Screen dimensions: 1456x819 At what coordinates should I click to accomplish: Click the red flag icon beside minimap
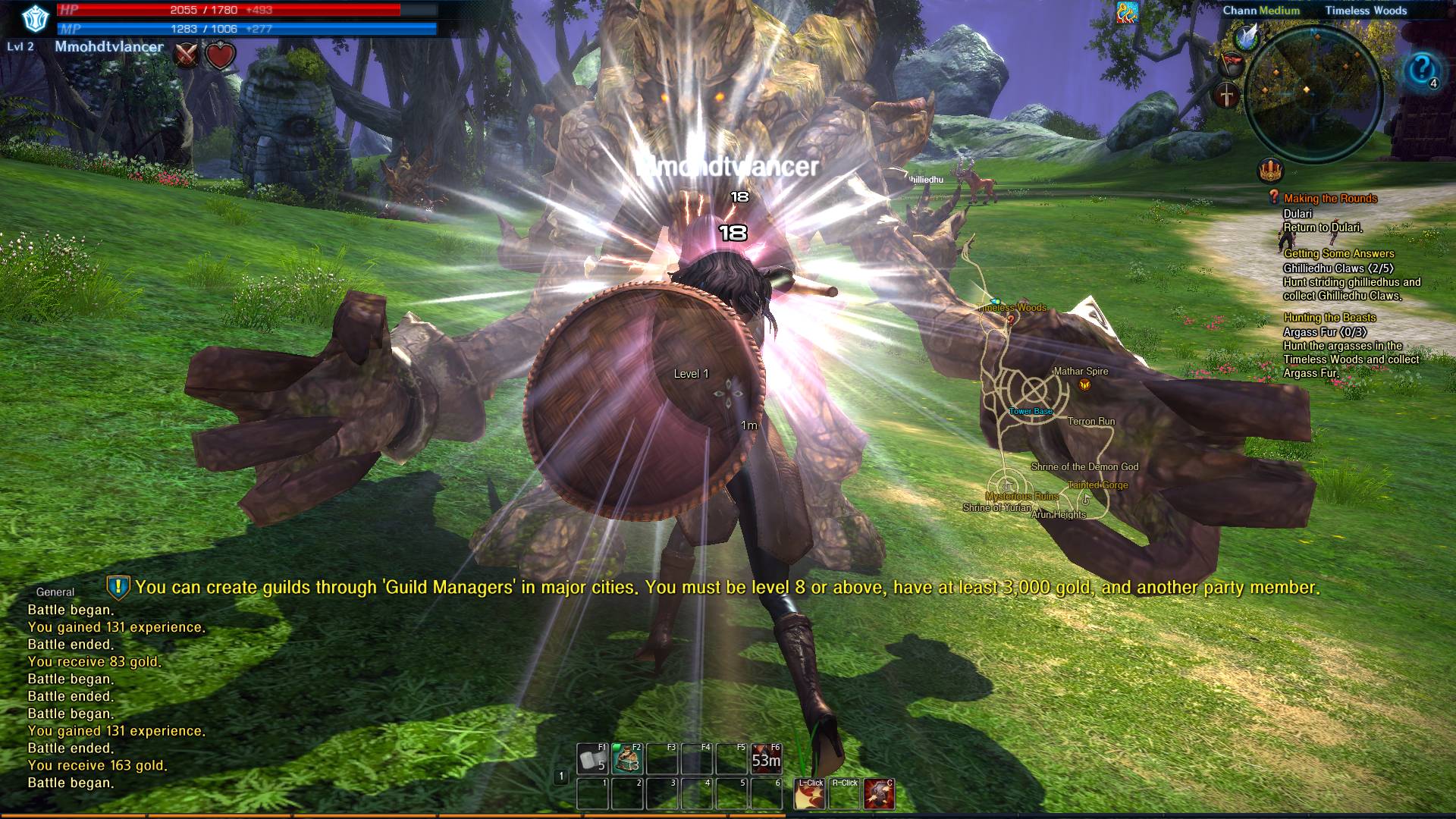1232,63
